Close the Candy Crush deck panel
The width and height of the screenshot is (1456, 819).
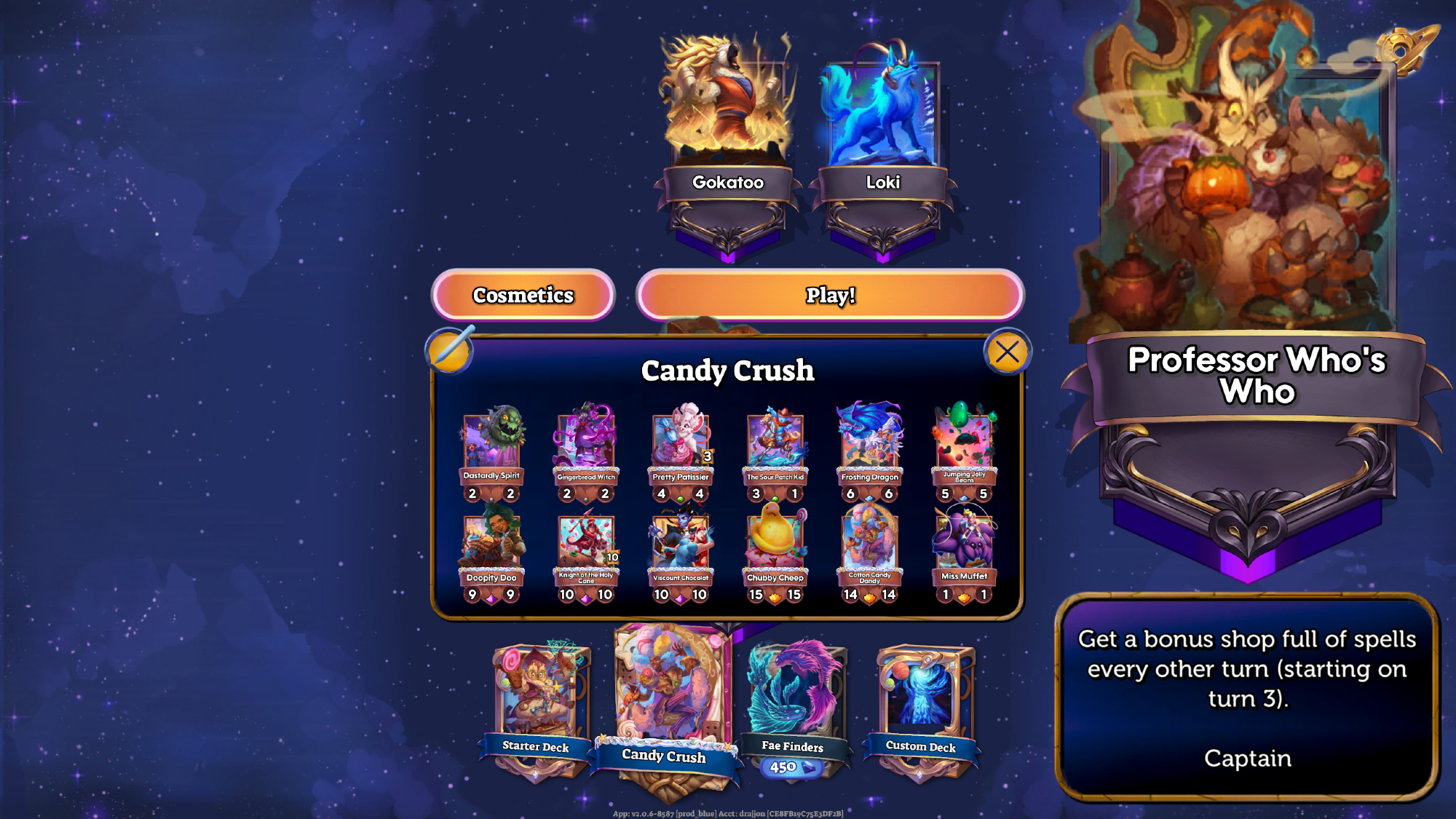pyautogui.click(x=1007, y=352)
